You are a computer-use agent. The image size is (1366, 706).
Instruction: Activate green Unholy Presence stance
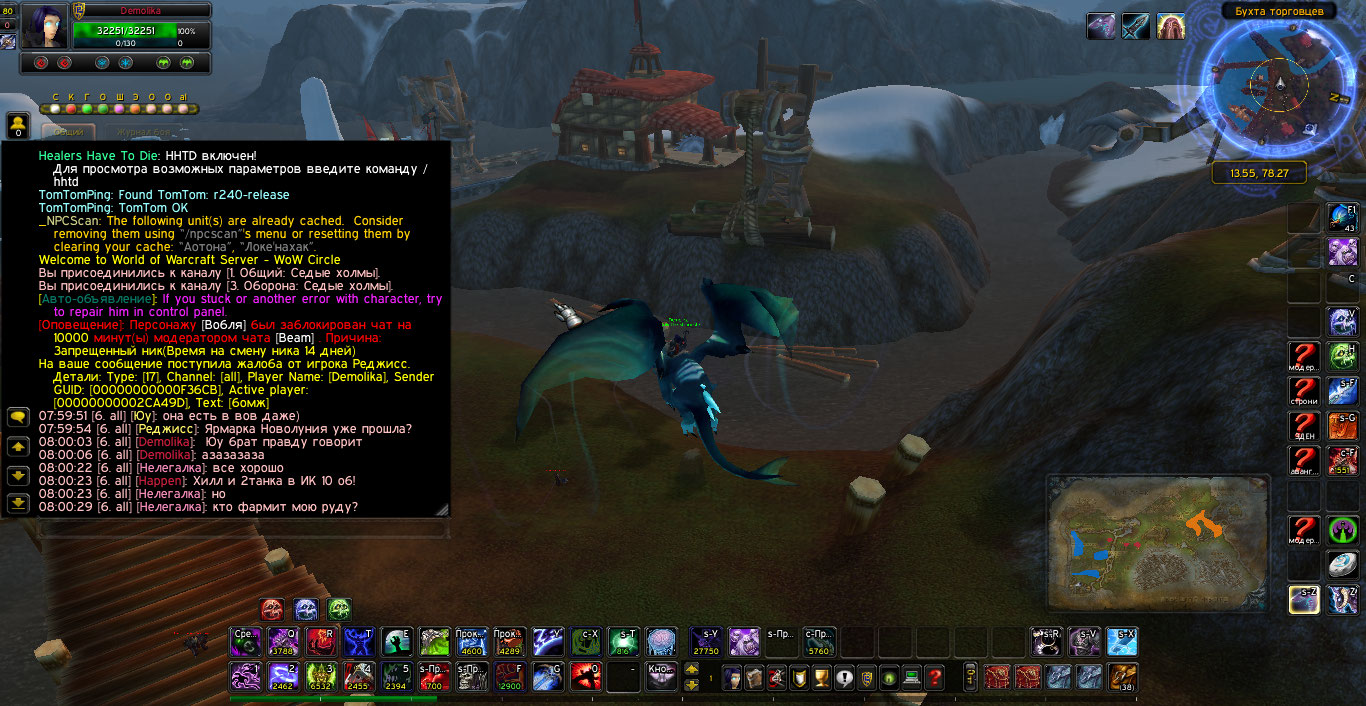click(x=339, y=608)
